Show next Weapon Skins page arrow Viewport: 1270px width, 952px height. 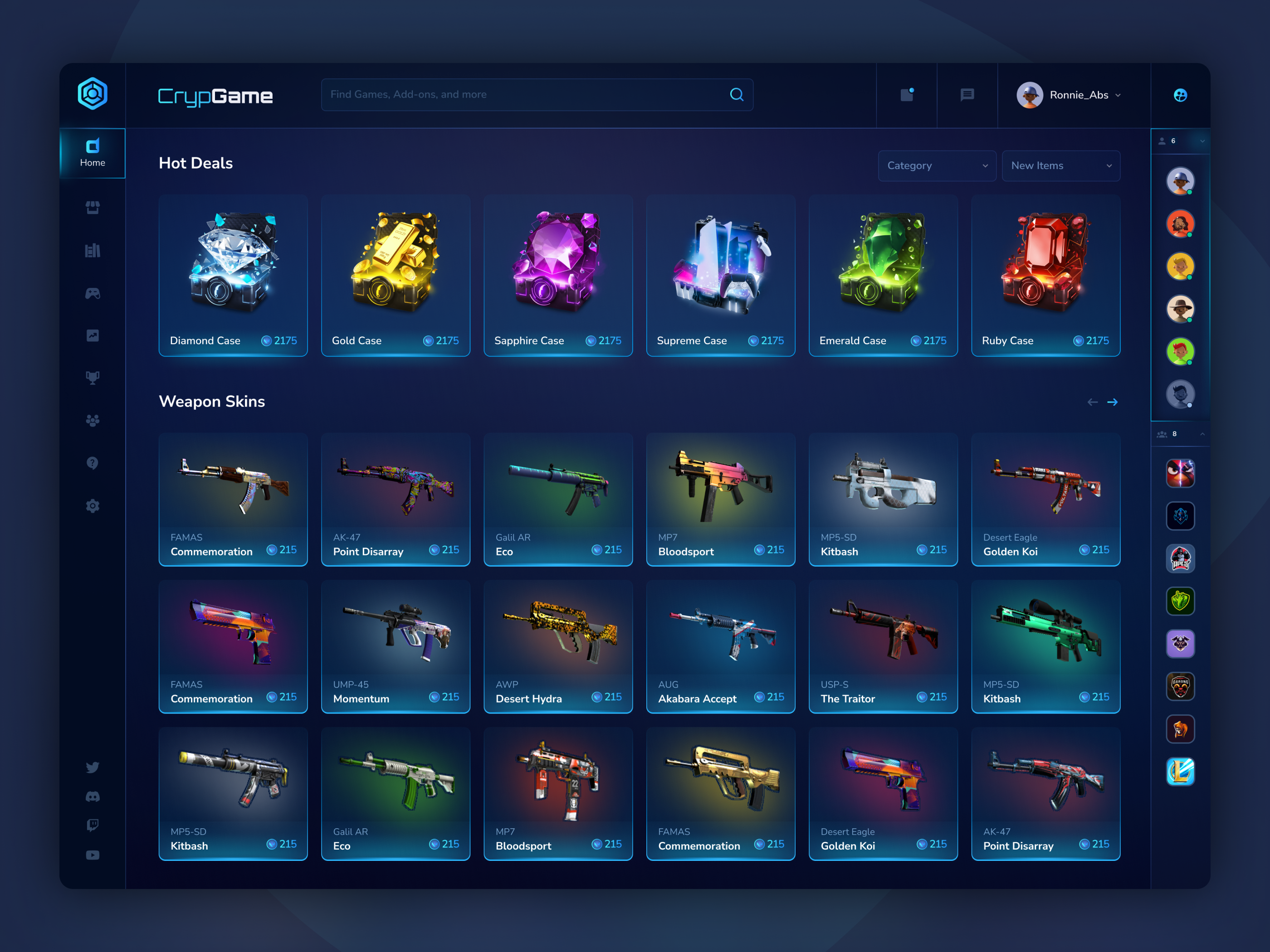1112,402
